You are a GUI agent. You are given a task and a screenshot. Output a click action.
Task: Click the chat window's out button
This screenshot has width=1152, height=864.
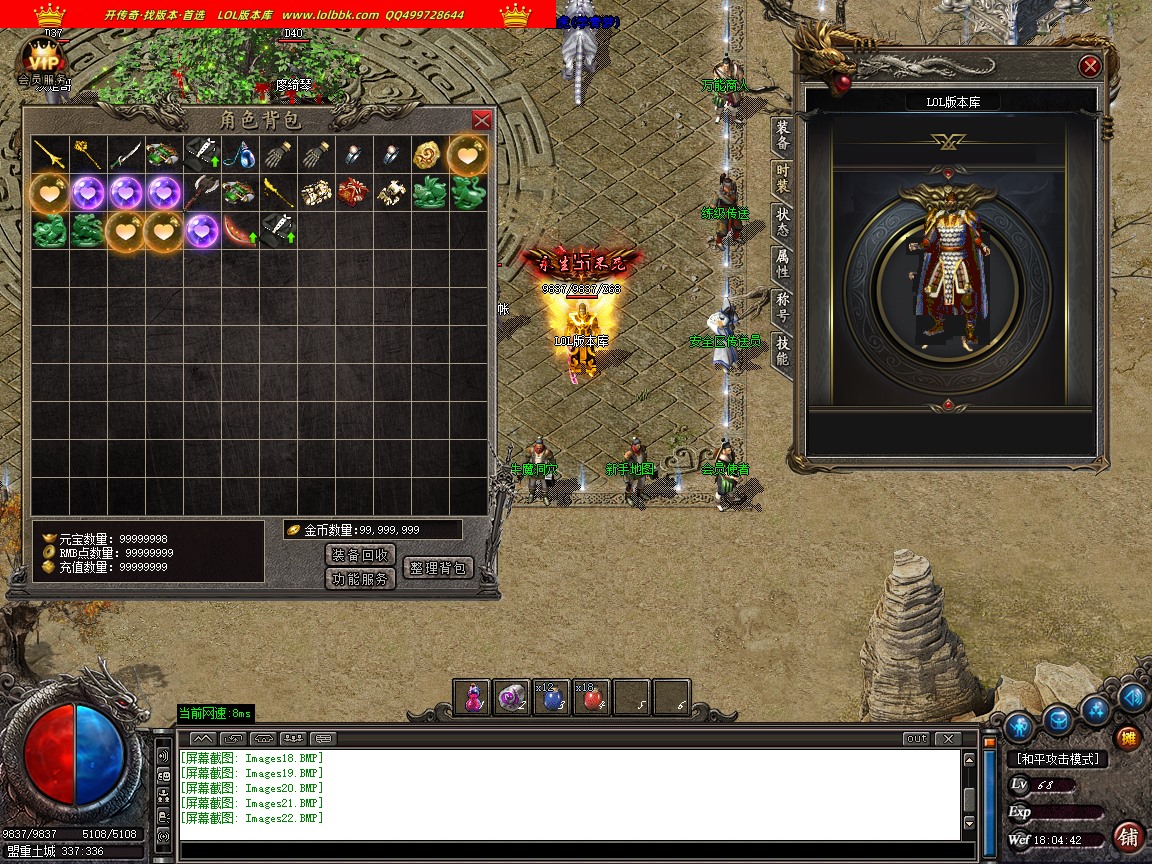915,739
